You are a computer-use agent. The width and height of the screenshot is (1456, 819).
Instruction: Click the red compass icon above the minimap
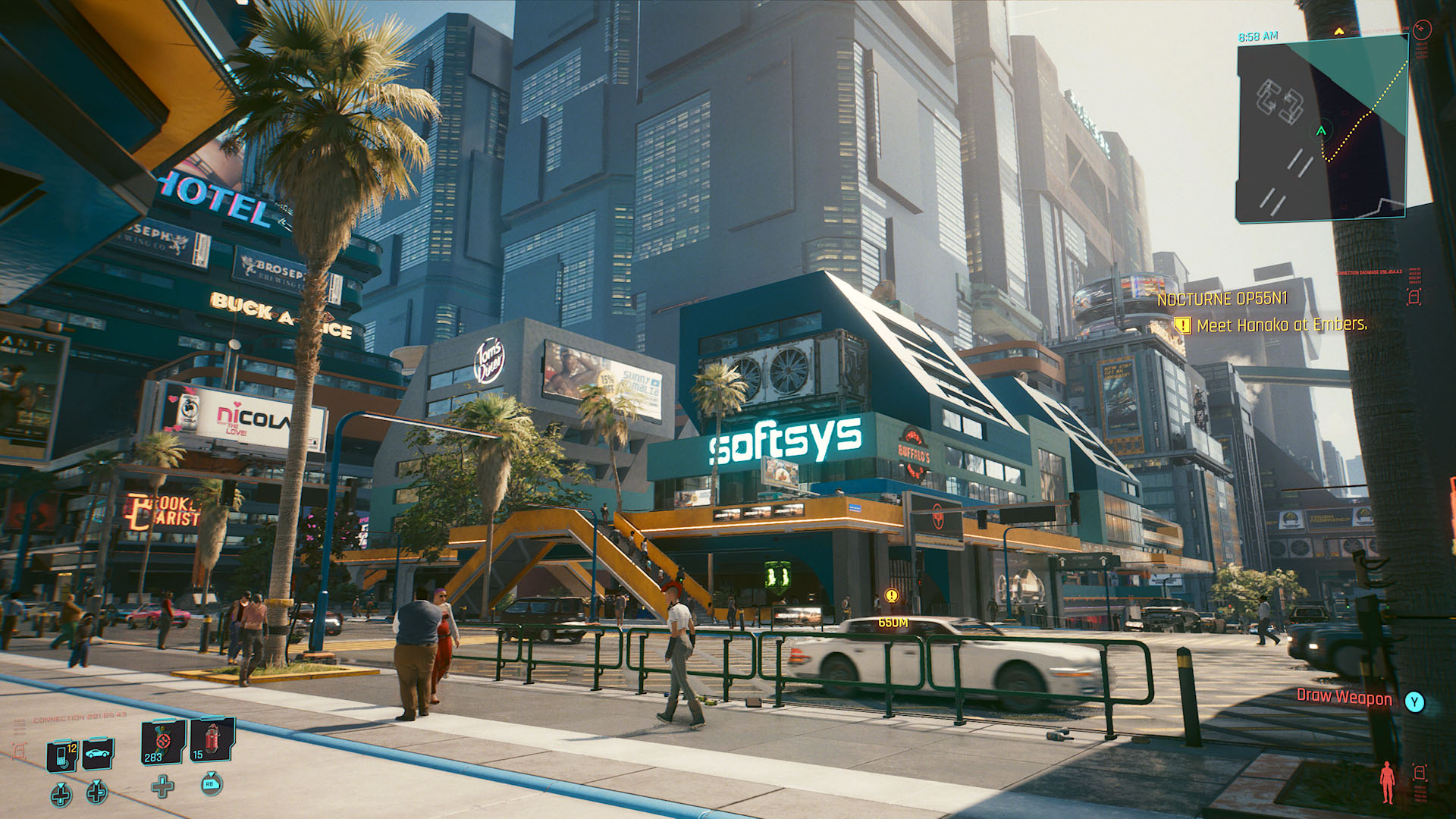[1422, 30]
